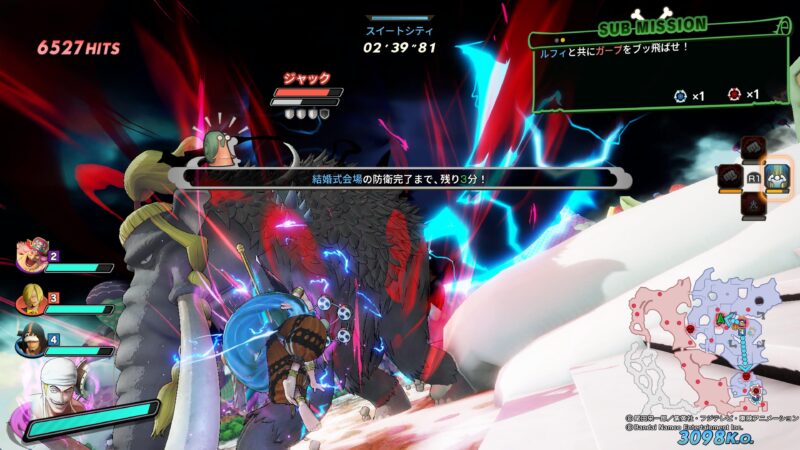Activate the bottom special skill icon
The image size is (800, 450).
(752, 202)
